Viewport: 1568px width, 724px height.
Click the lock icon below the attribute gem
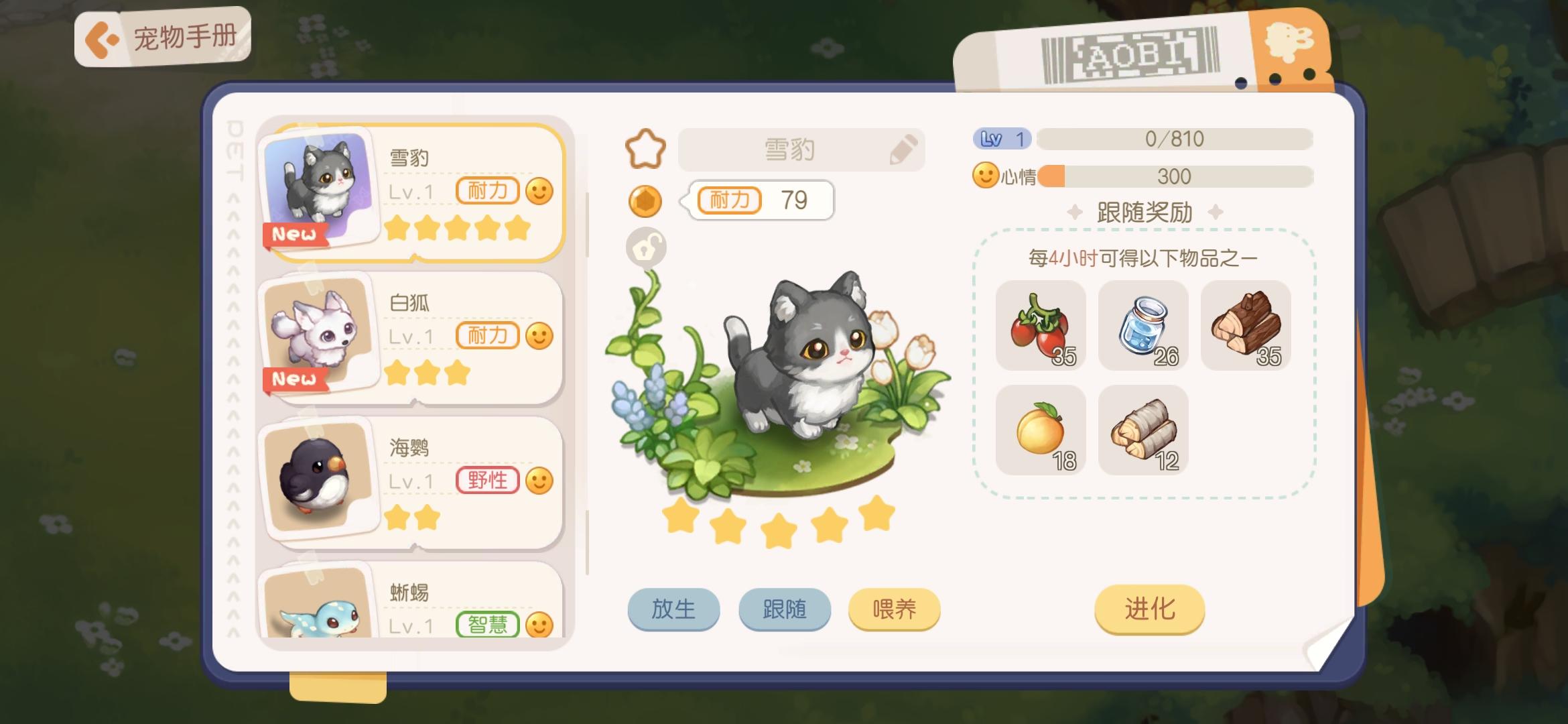tap(645, 247)
